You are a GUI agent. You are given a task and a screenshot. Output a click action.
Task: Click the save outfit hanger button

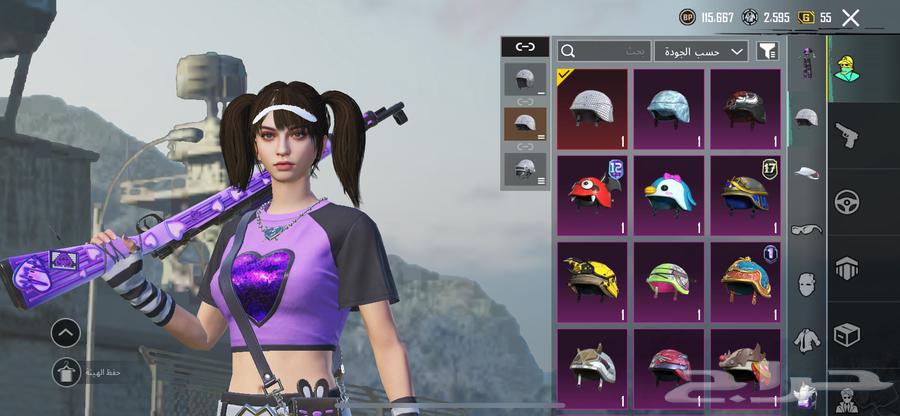[x=66, y=372]
